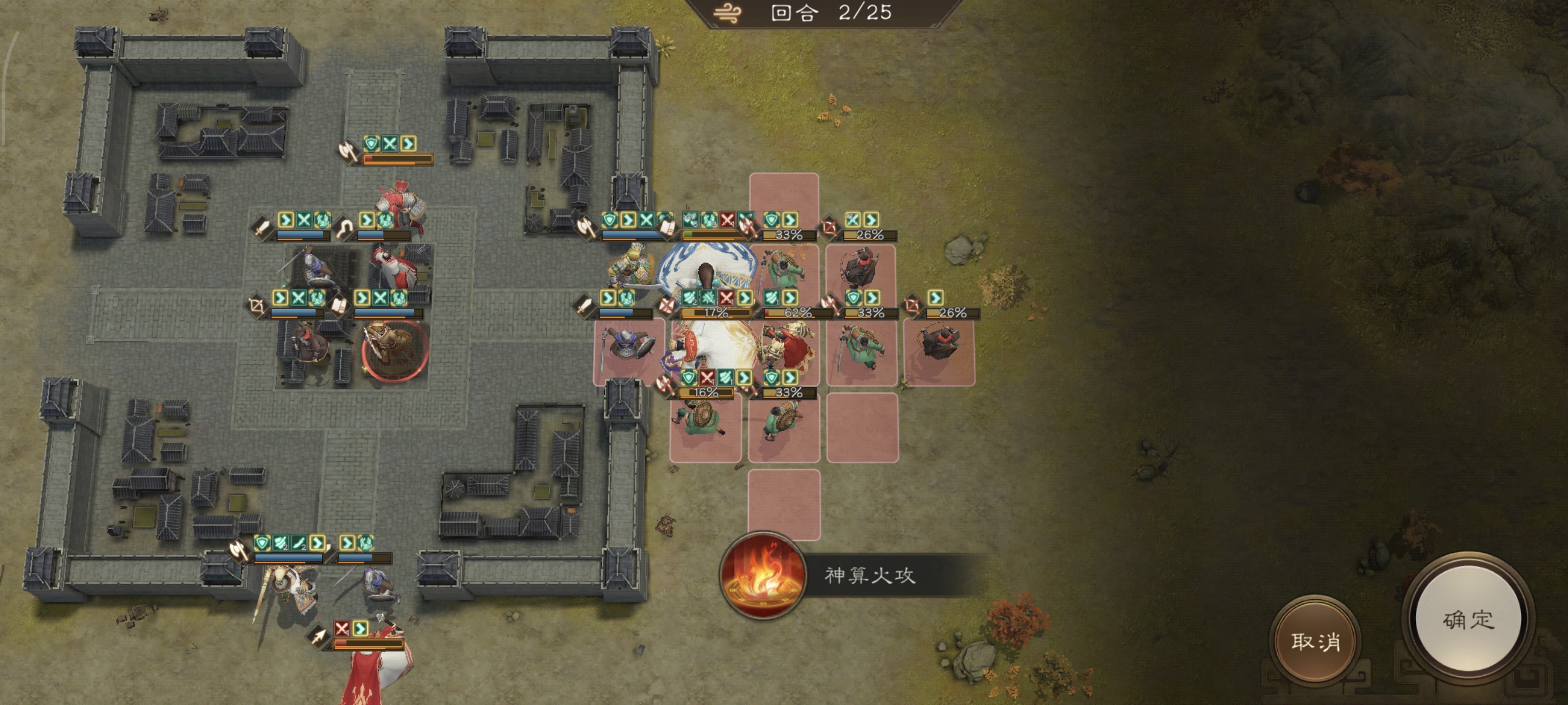Click the shield buff icon above the green-clad enemy
This screenshot has height=705, width=1568.
click(x=770, y=220)
